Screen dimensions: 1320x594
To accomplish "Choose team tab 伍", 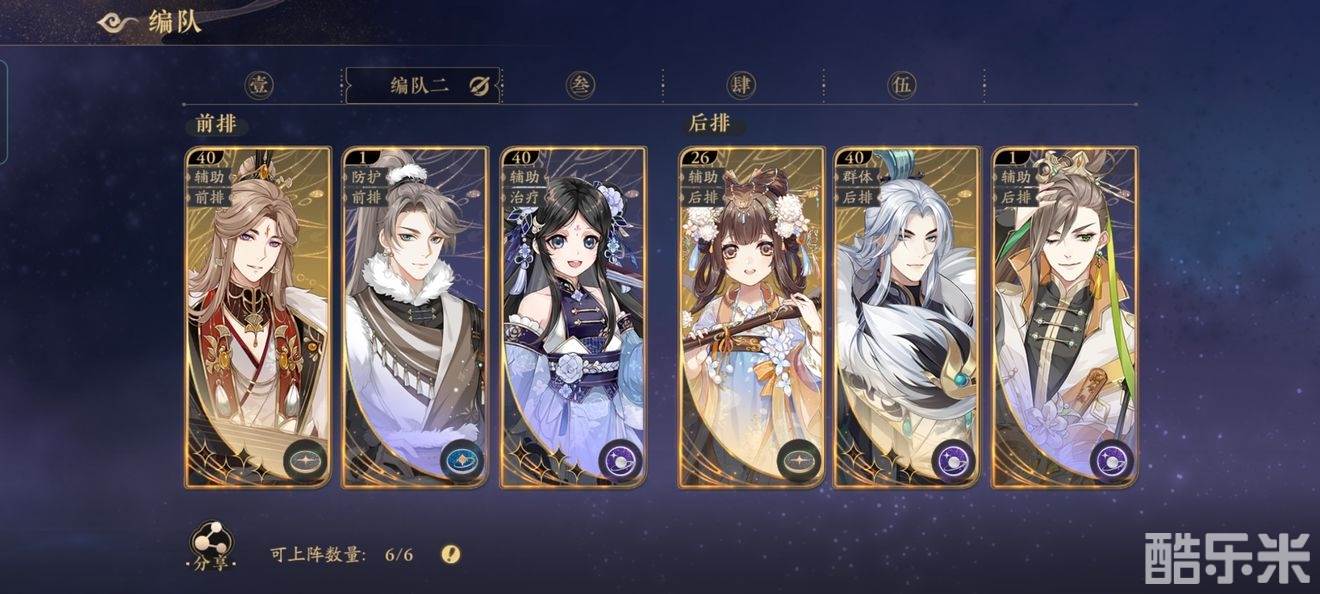I will pyautogui.click(x=901, y=85).
